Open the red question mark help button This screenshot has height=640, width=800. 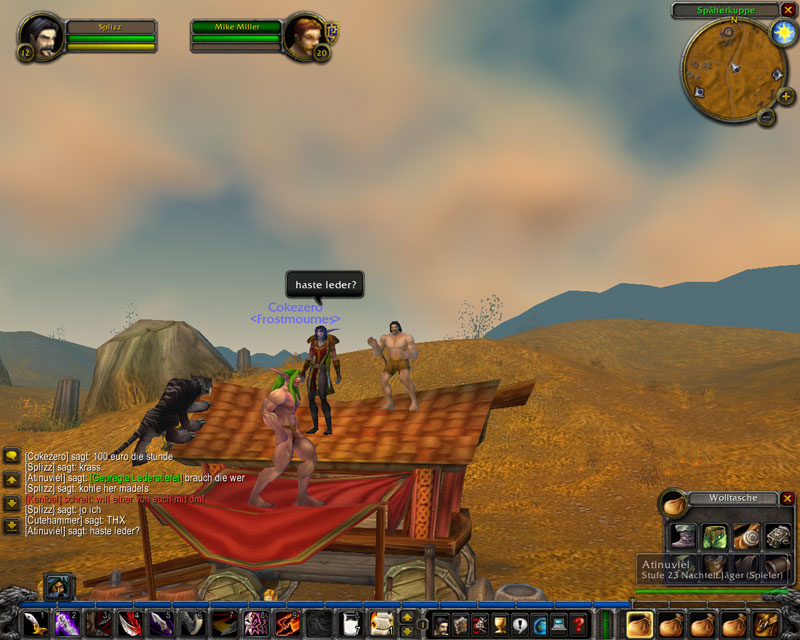coord(579,624)
